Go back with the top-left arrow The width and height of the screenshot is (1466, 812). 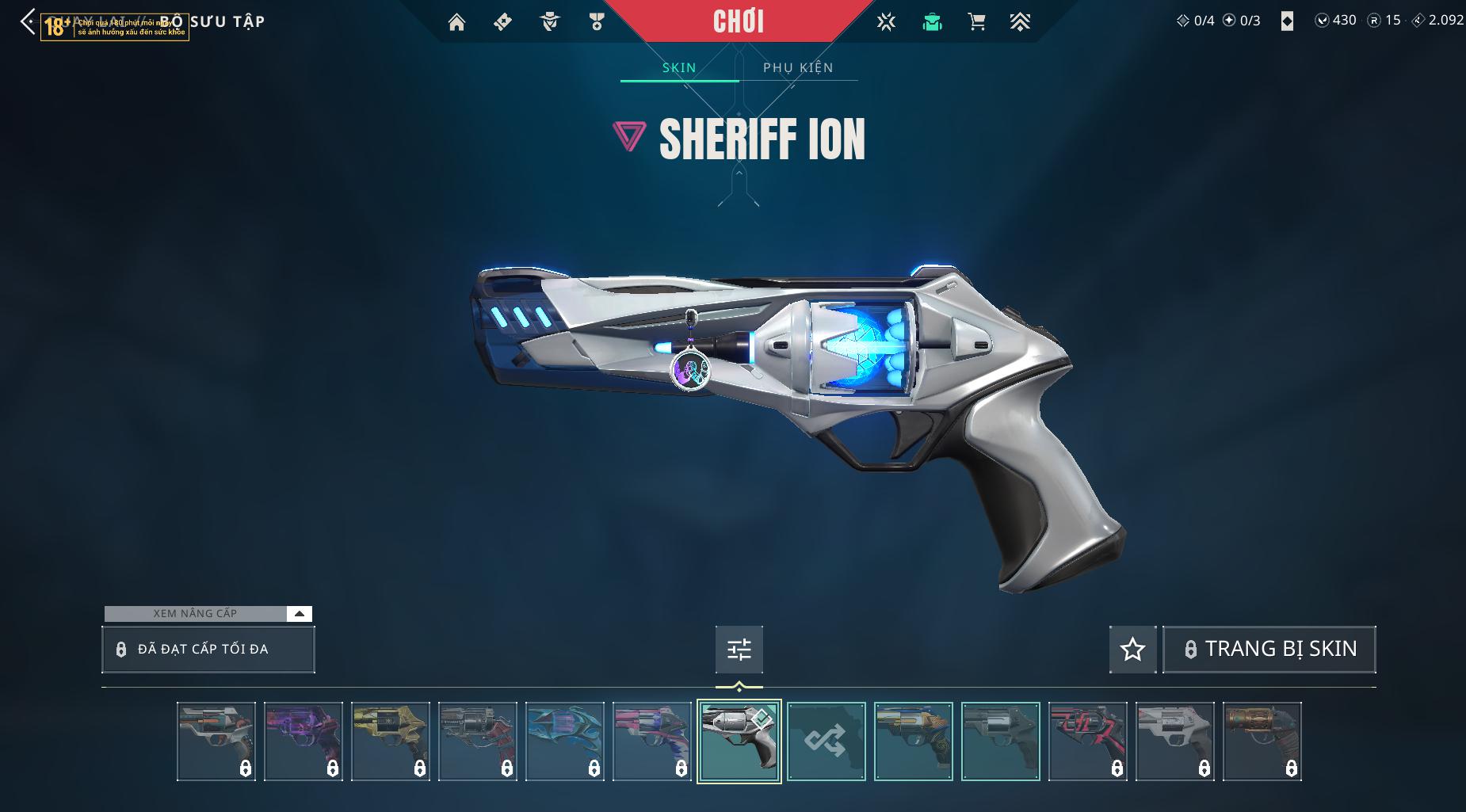[x=28, y=22]
